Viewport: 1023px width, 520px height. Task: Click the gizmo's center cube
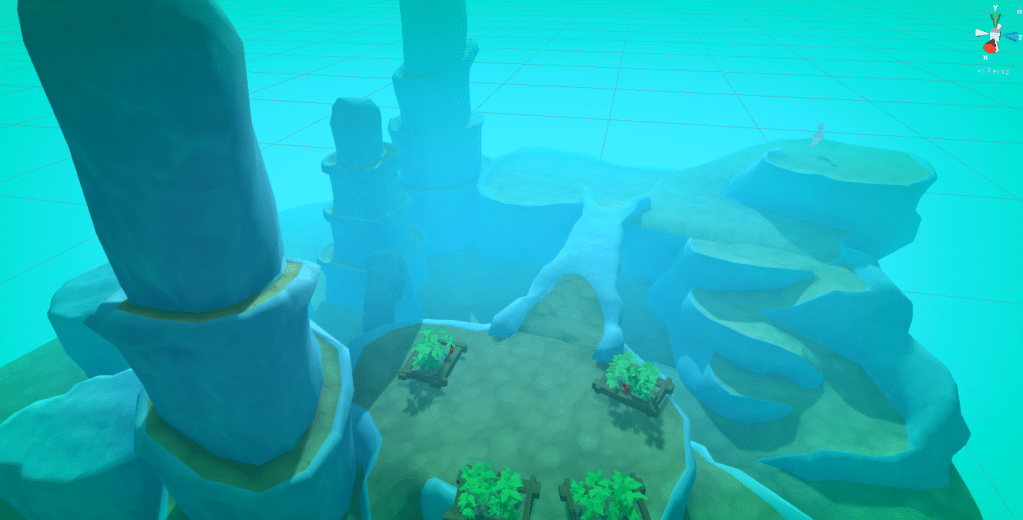[995, 35]
